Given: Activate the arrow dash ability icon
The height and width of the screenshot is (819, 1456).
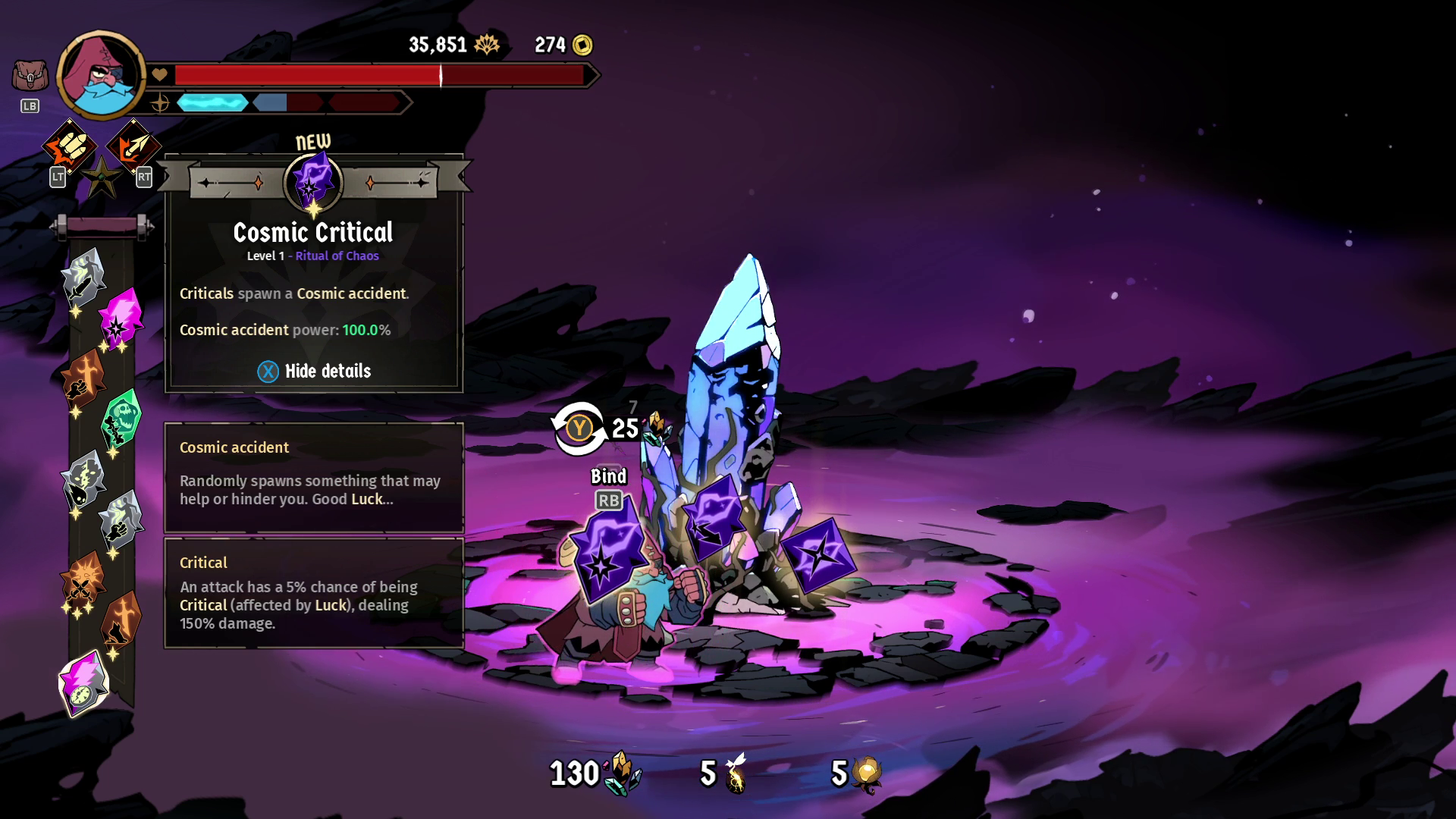Looking at the screenshot, I should (133, 146).
